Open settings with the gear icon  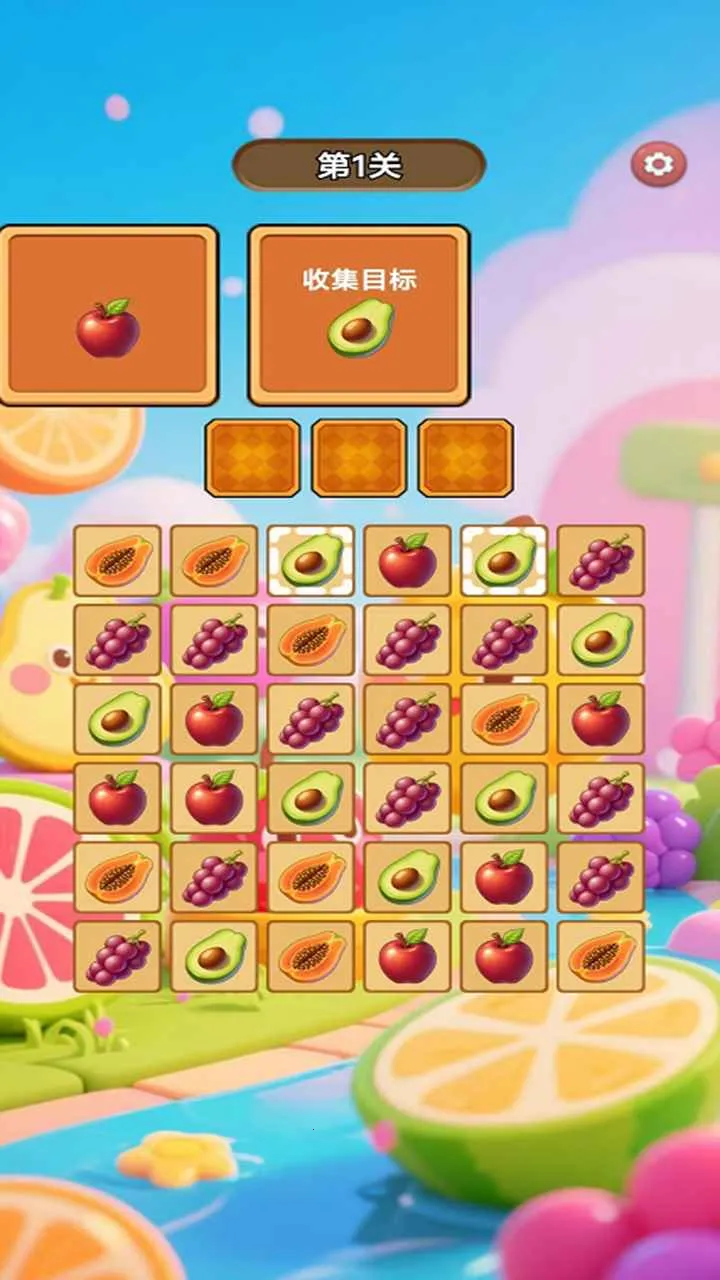(x=658, y=164)
